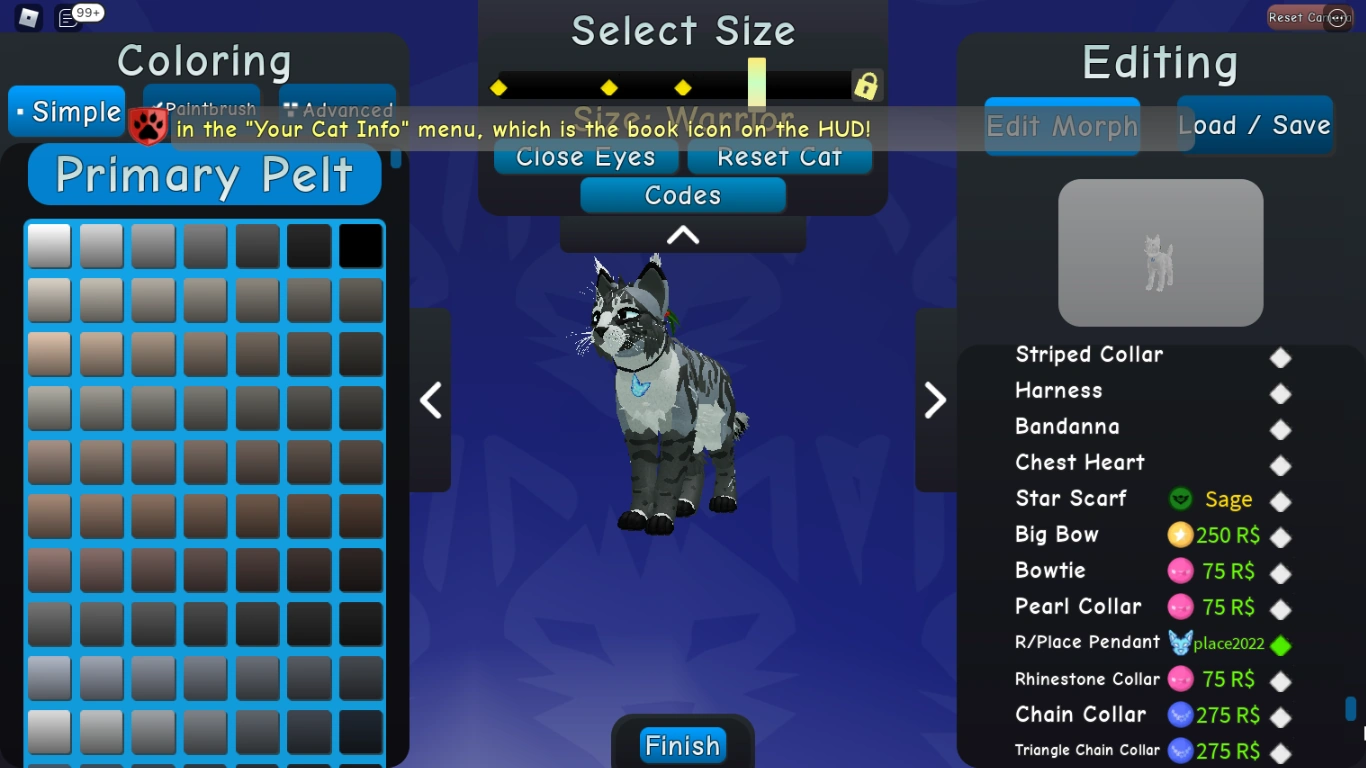Click the lock icon beside the size slider
This screenshot has height=768, width=1366.
[x=866, y=86]
